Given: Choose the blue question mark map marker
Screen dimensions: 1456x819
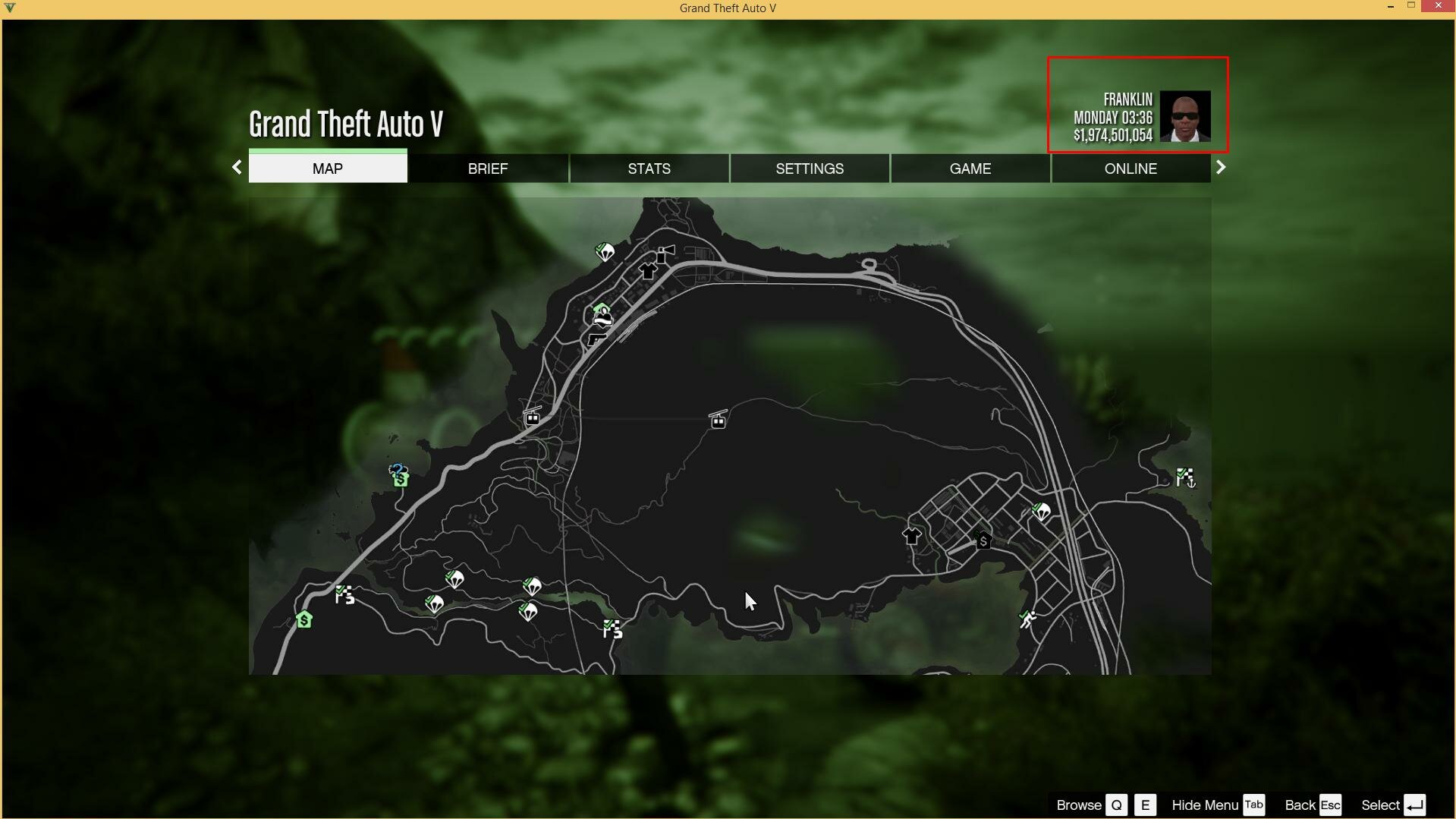Looking at the screenshot, I should [x=397, y=470].
